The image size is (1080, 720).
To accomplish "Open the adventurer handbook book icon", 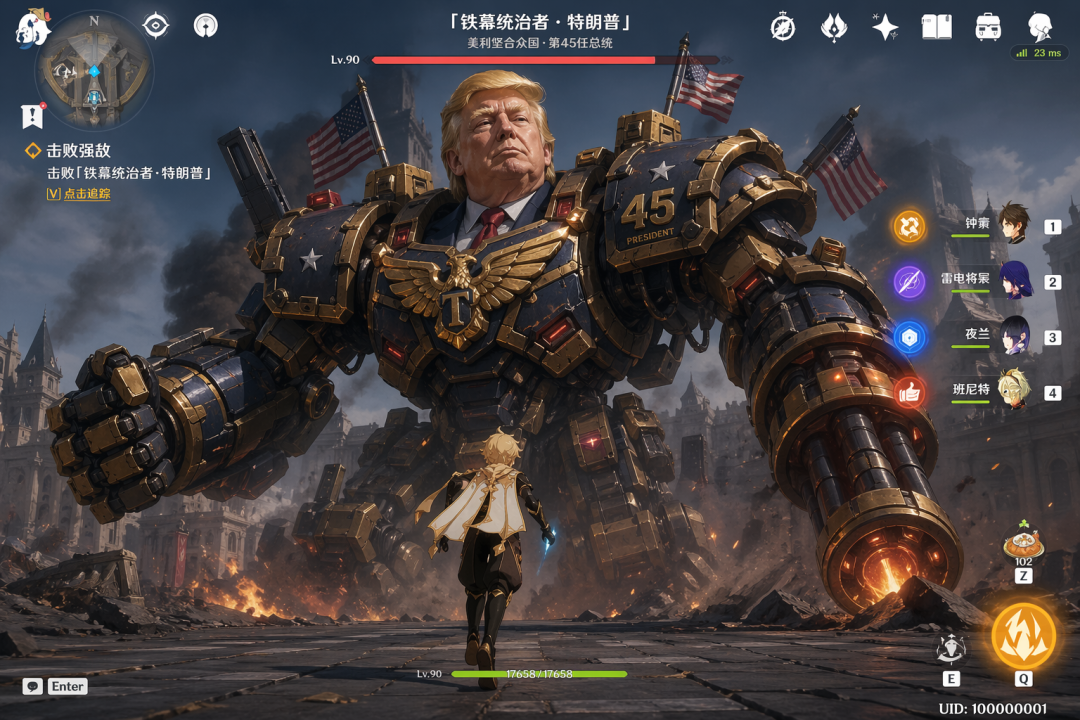I will pos(936,27).
